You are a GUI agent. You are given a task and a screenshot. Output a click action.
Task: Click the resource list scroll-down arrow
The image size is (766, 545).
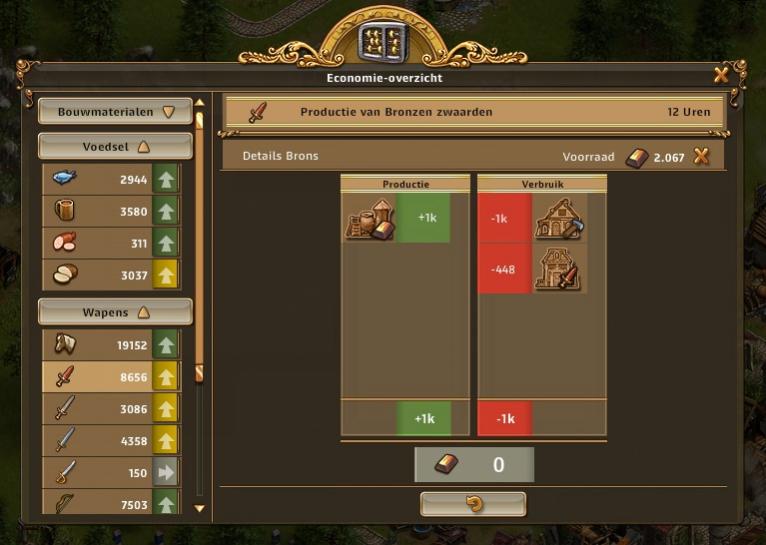tap(199, 508)
